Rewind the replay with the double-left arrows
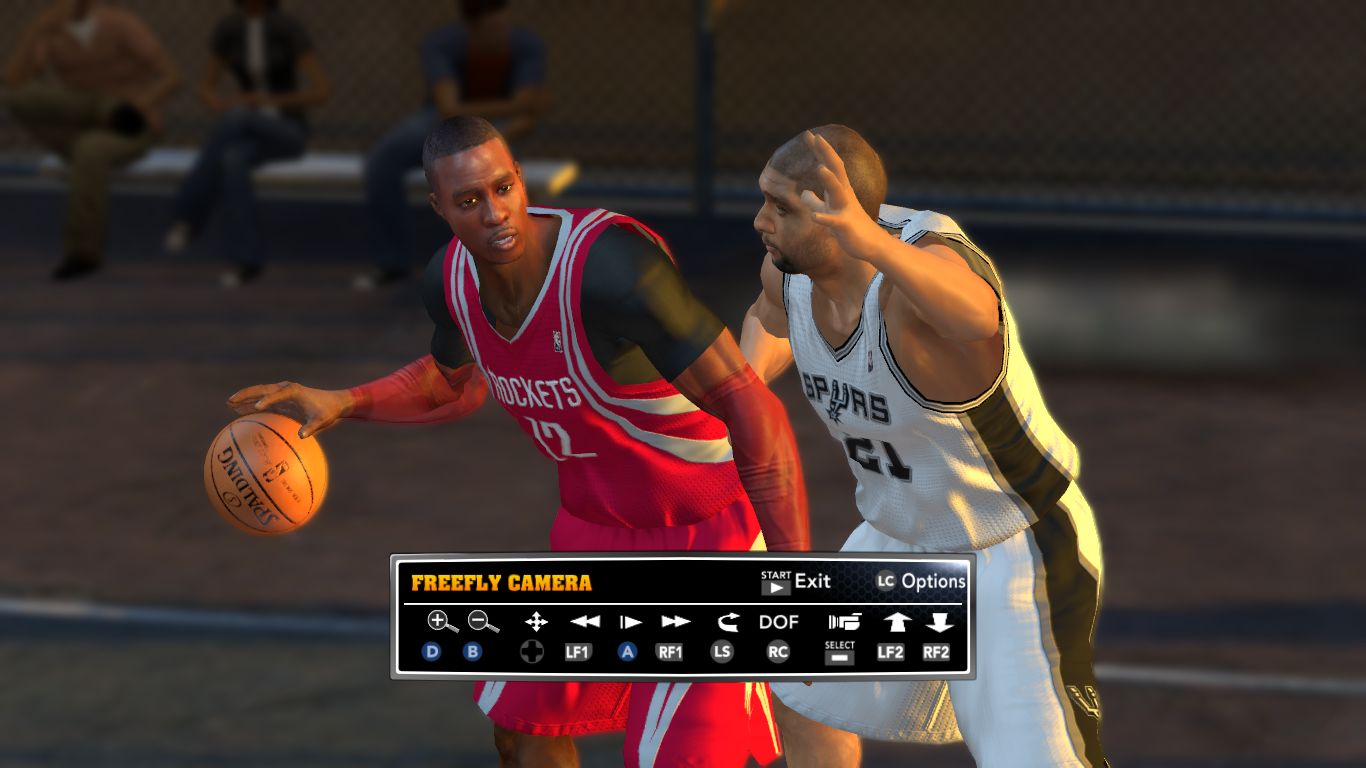This screenshot has width=1366, height=768. click(584, 622)
